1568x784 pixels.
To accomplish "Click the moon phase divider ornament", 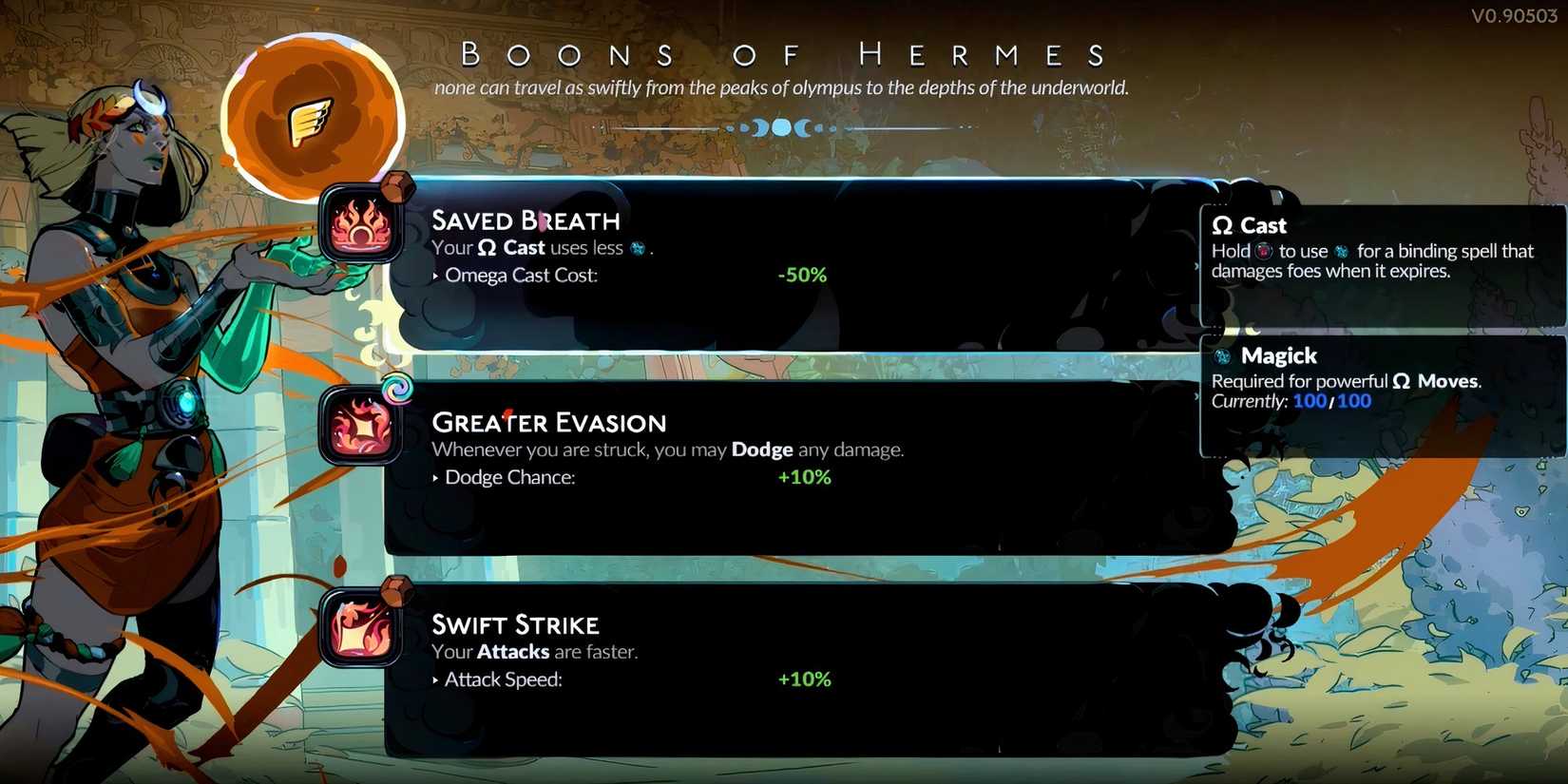I will 784,127.
